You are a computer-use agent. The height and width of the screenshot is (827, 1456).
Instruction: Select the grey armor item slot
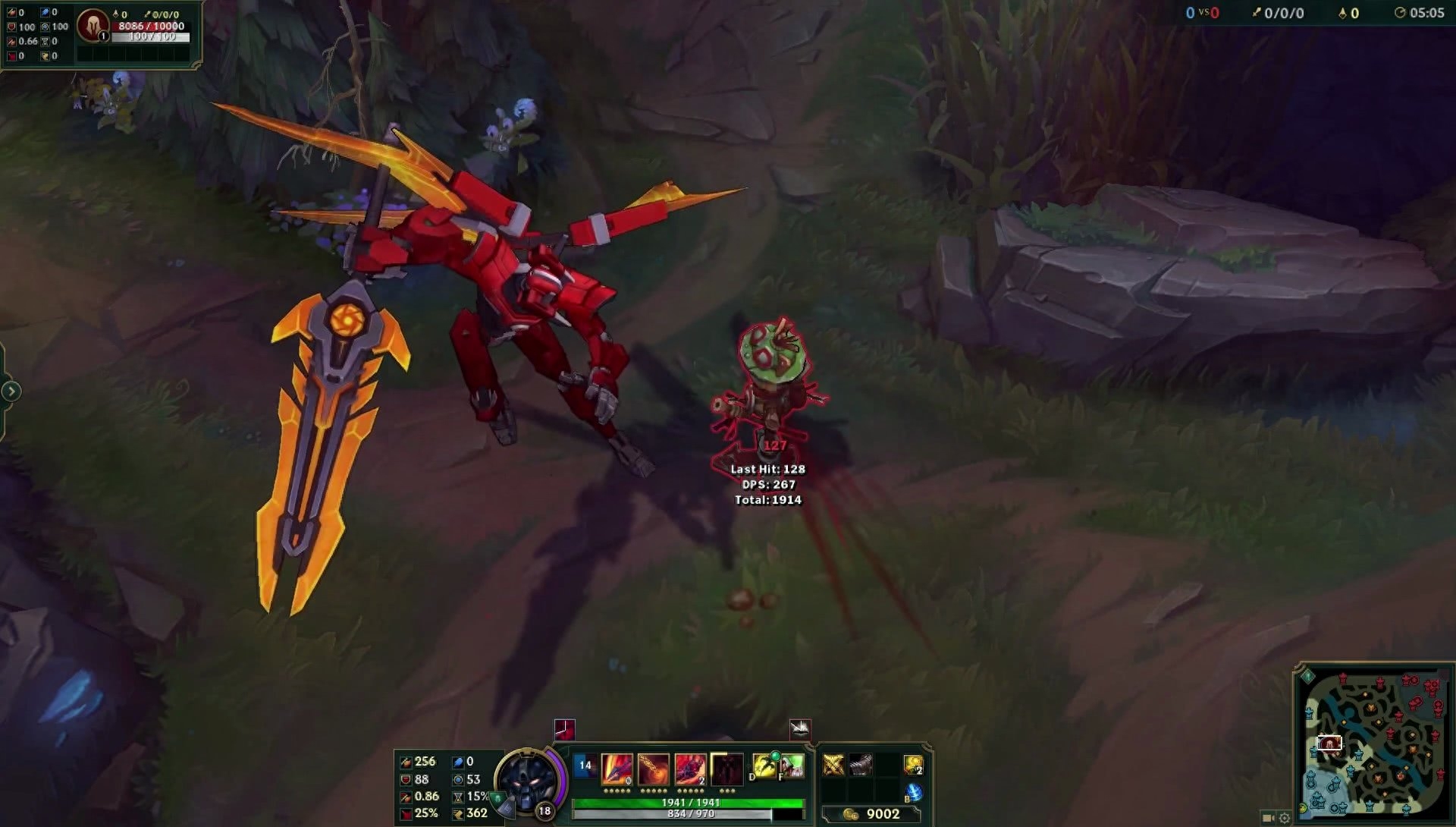point(860,765)
